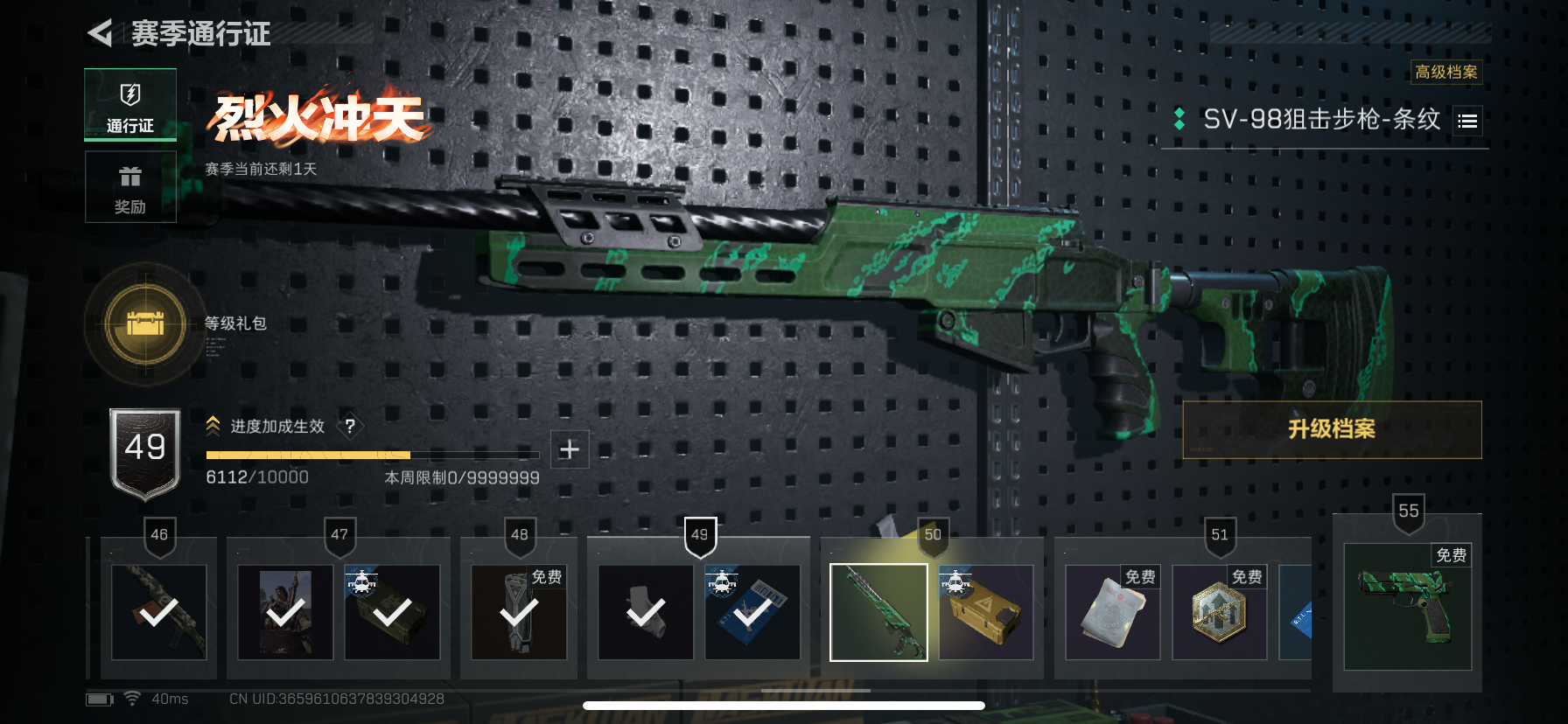
Task: Open the 奖励 rewards tab
Action: pos(130,187)
